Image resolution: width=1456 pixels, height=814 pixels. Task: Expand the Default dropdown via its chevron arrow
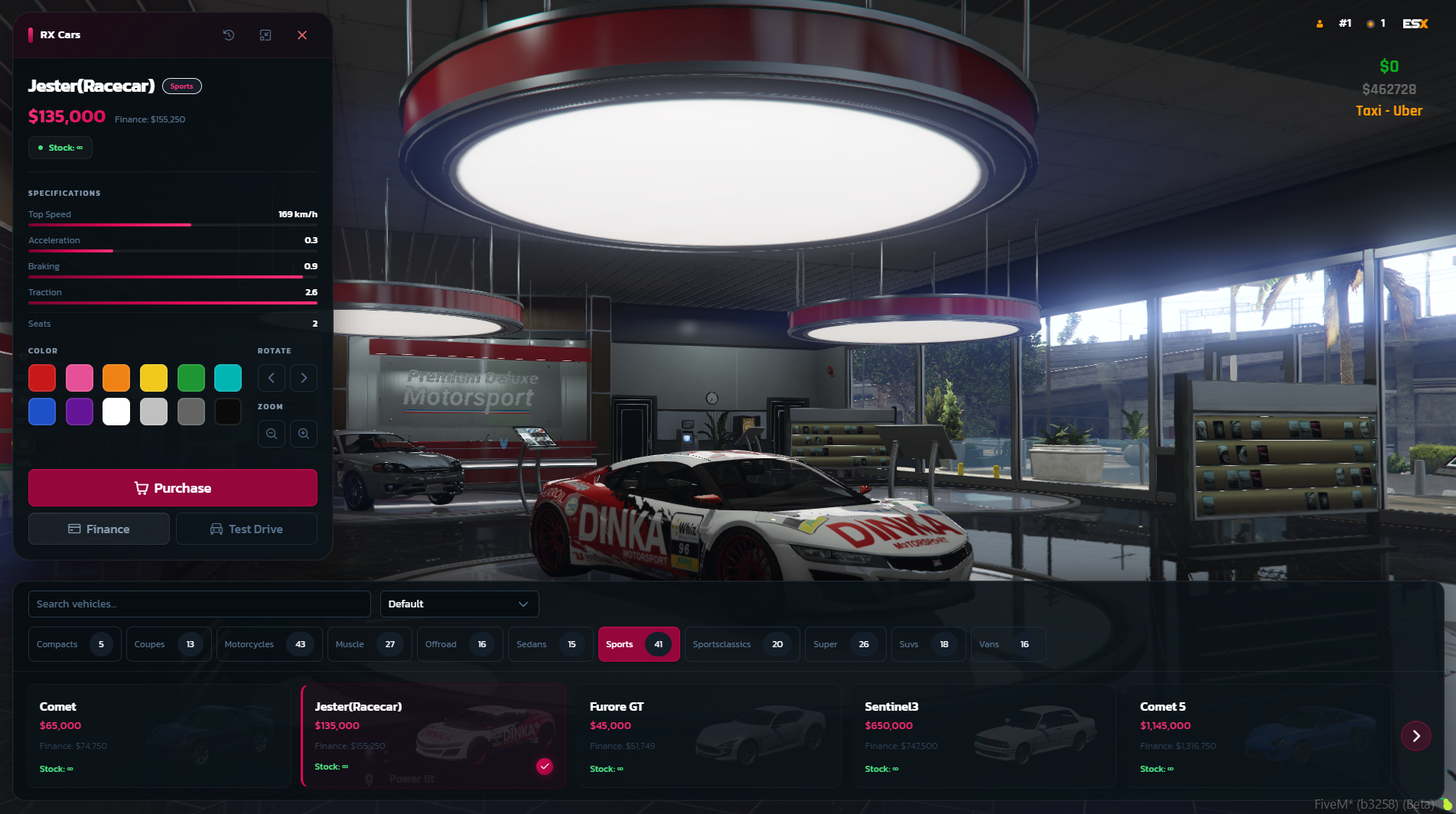(x=524, y=604)
